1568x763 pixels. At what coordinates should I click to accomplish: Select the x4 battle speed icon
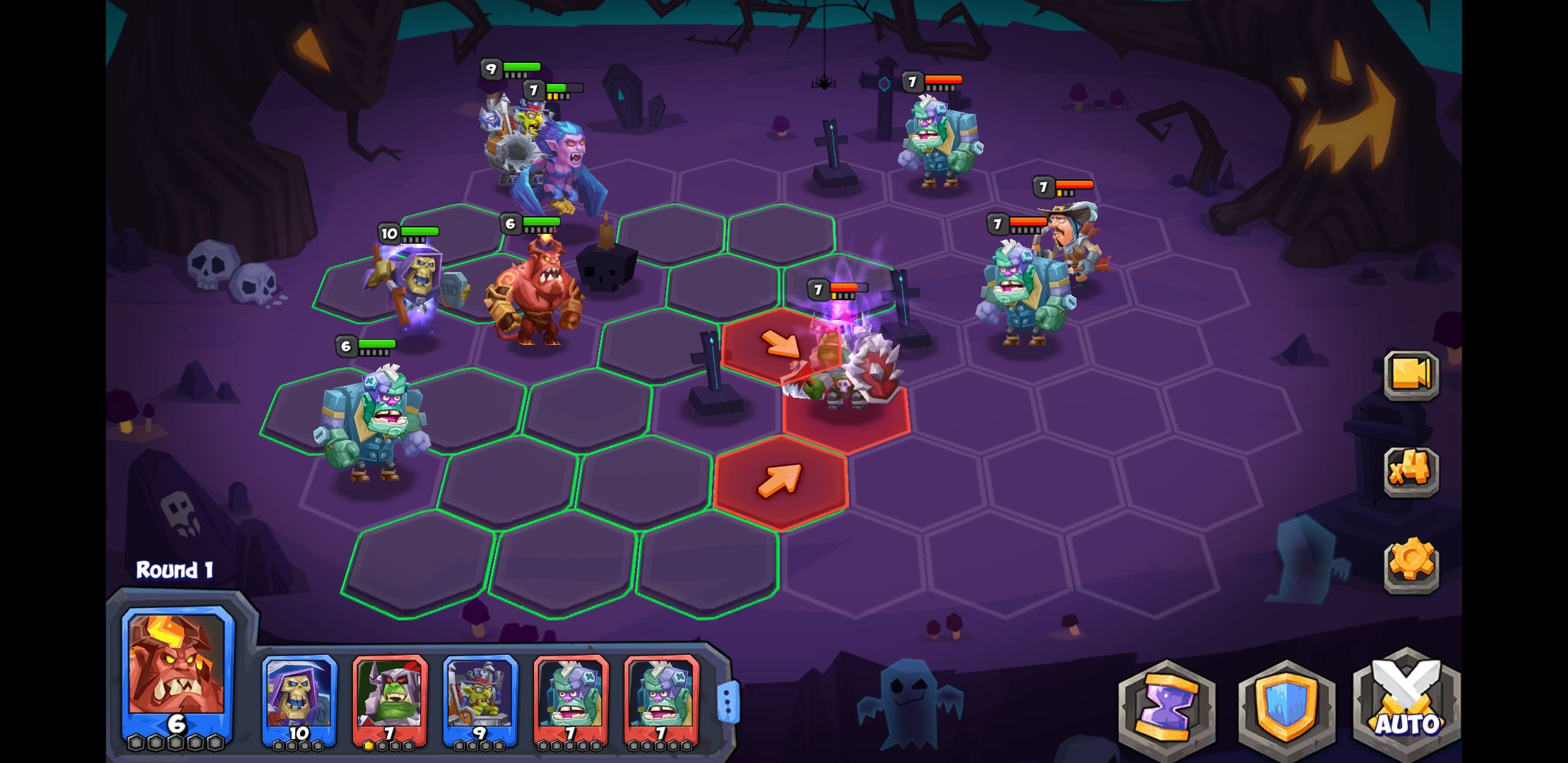(x=1411, y=471)
